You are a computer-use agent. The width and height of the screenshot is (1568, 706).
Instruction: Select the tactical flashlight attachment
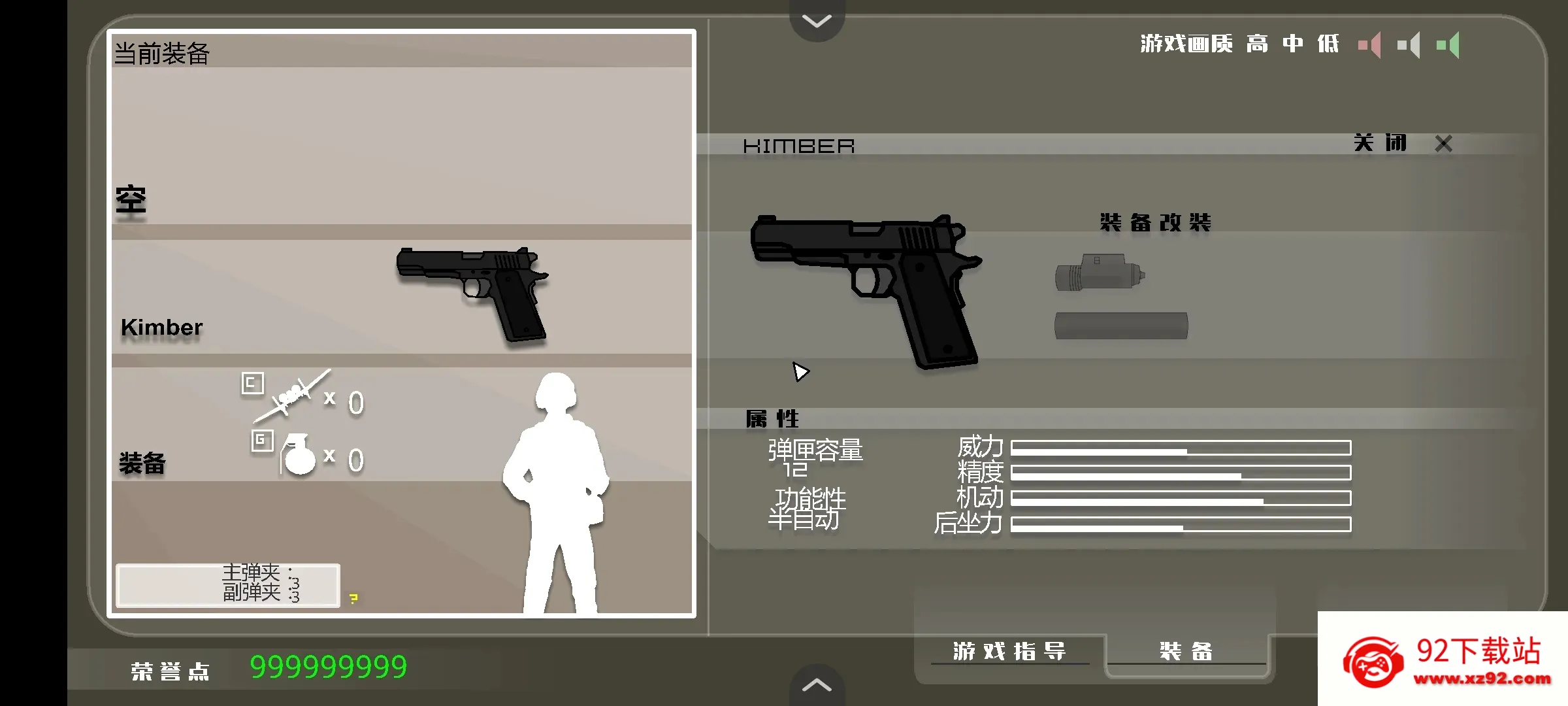point(1100,273)
